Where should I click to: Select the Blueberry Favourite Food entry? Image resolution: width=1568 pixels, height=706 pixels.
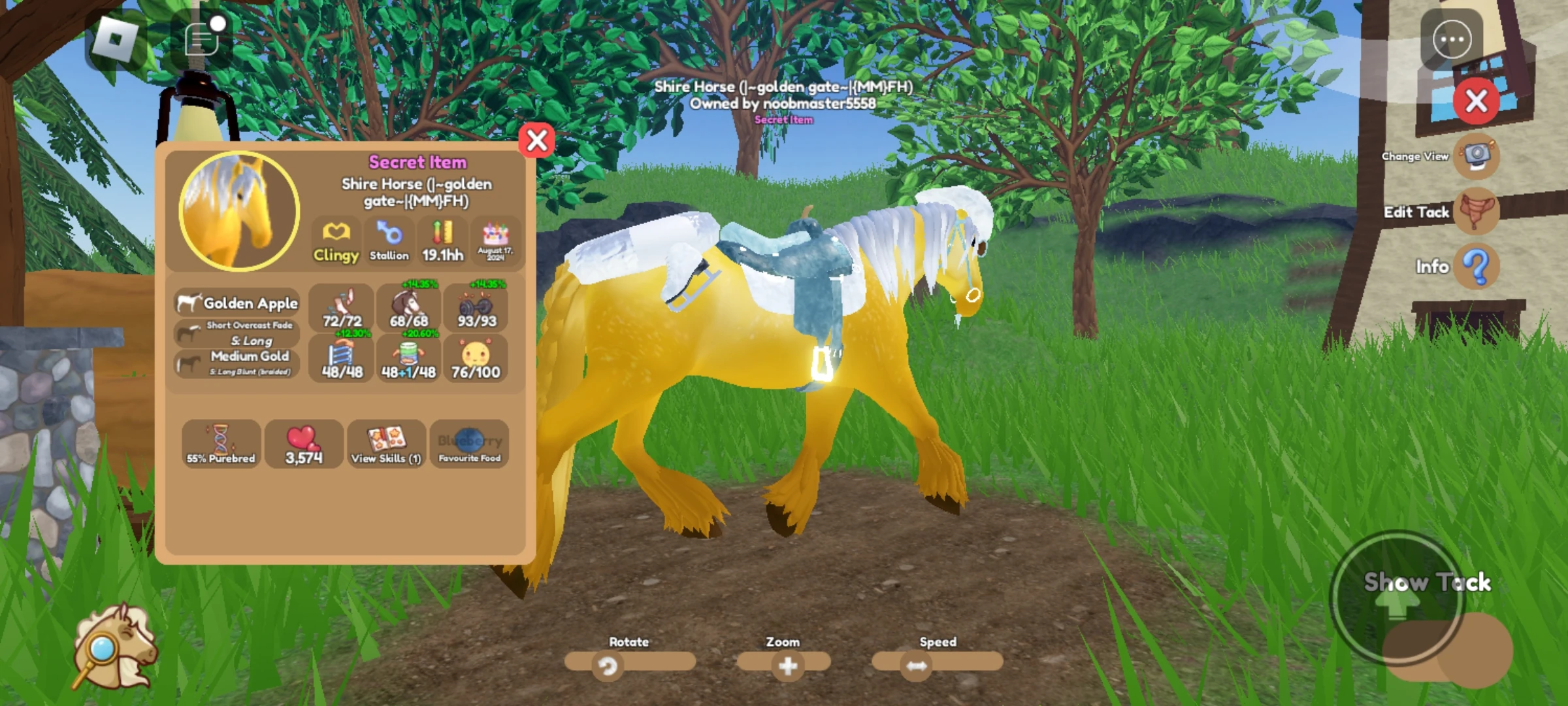pyautogui.click(x=469, y=445)
